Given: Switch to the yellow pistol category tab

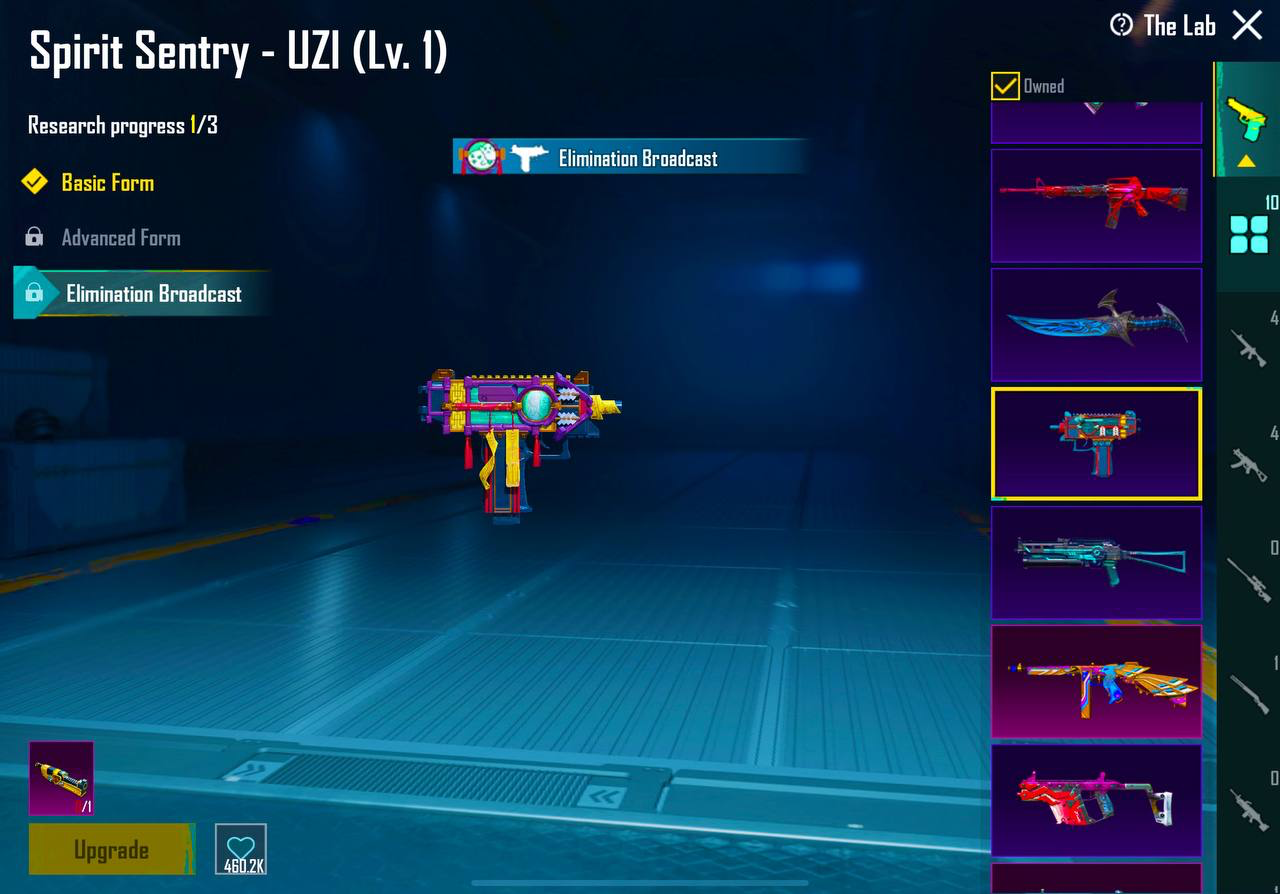Looking at the screenshot, I should click(x=1247, y=120).
